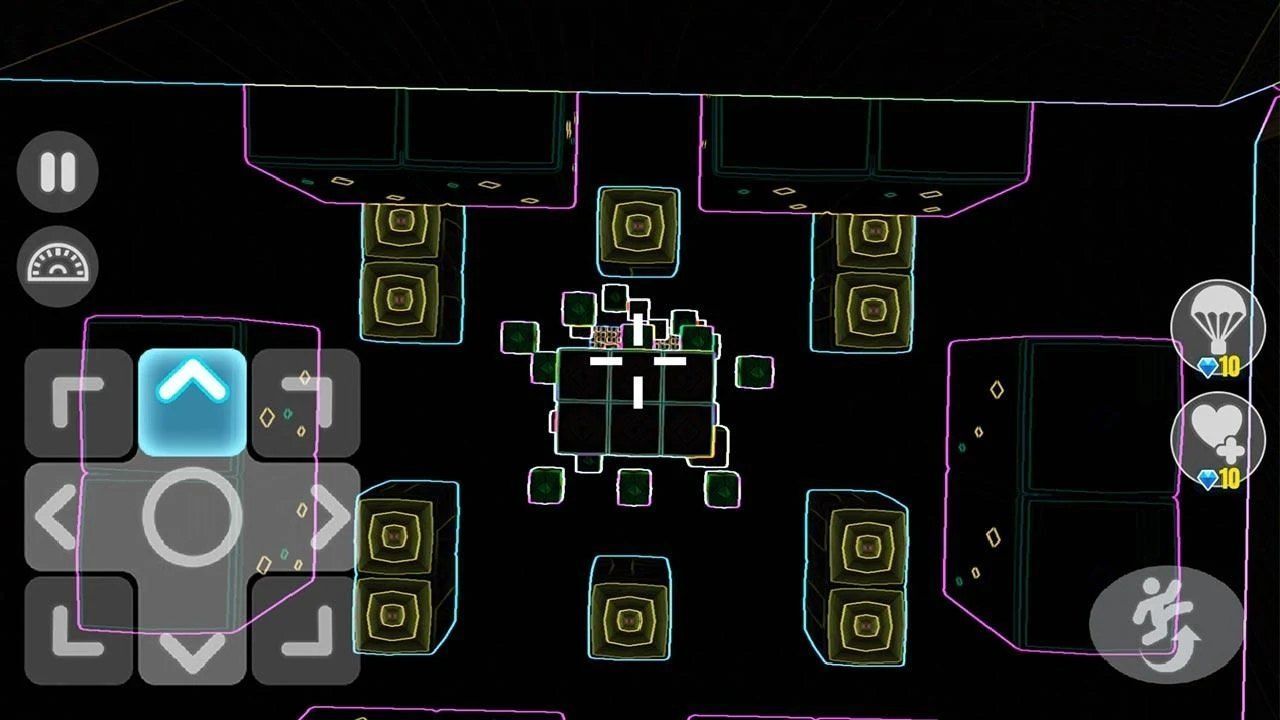This screenshot has width=1280, height=720.
Task: Buy the extra heart for 10 gems
Action: (1218, 442)
